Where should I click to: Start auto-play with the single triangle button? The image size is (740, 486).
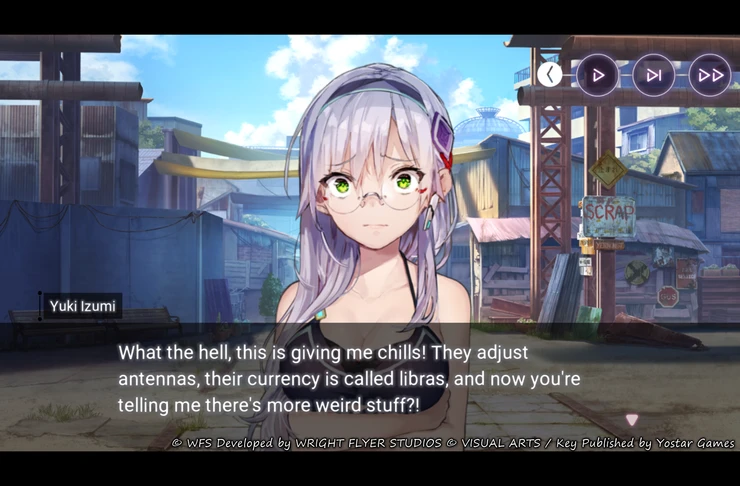point(598,75)
